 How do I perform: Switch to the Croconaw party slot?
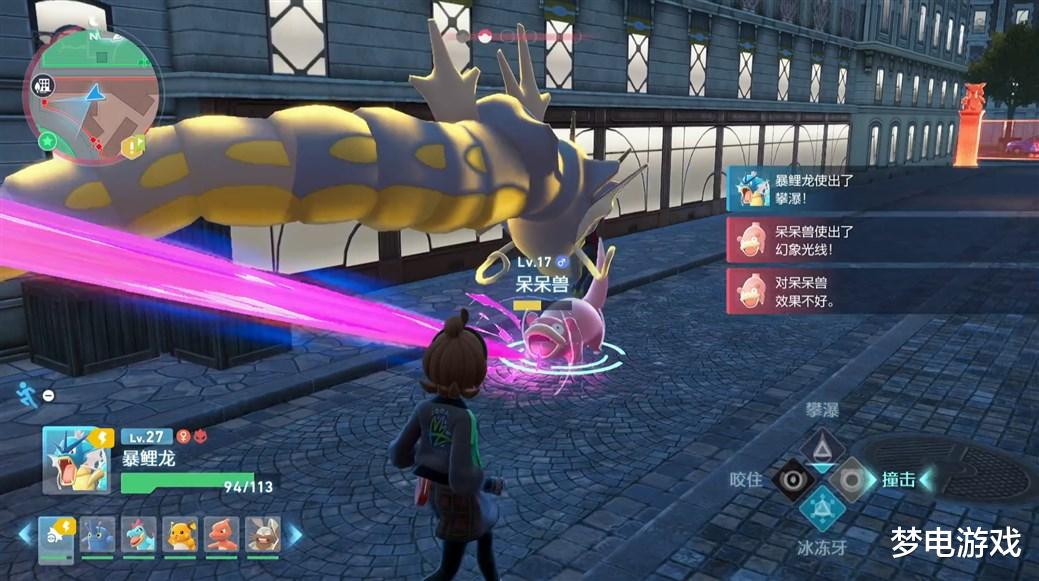tap(138, 536)
